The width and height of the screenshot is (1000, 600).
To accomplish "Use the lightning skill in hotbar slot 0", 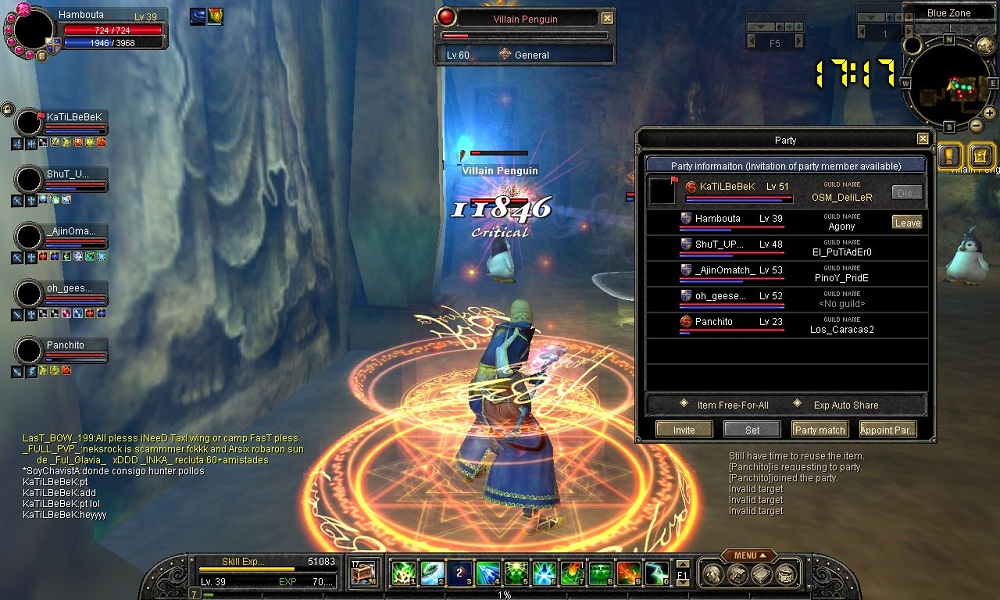I will tap(656, 573).
